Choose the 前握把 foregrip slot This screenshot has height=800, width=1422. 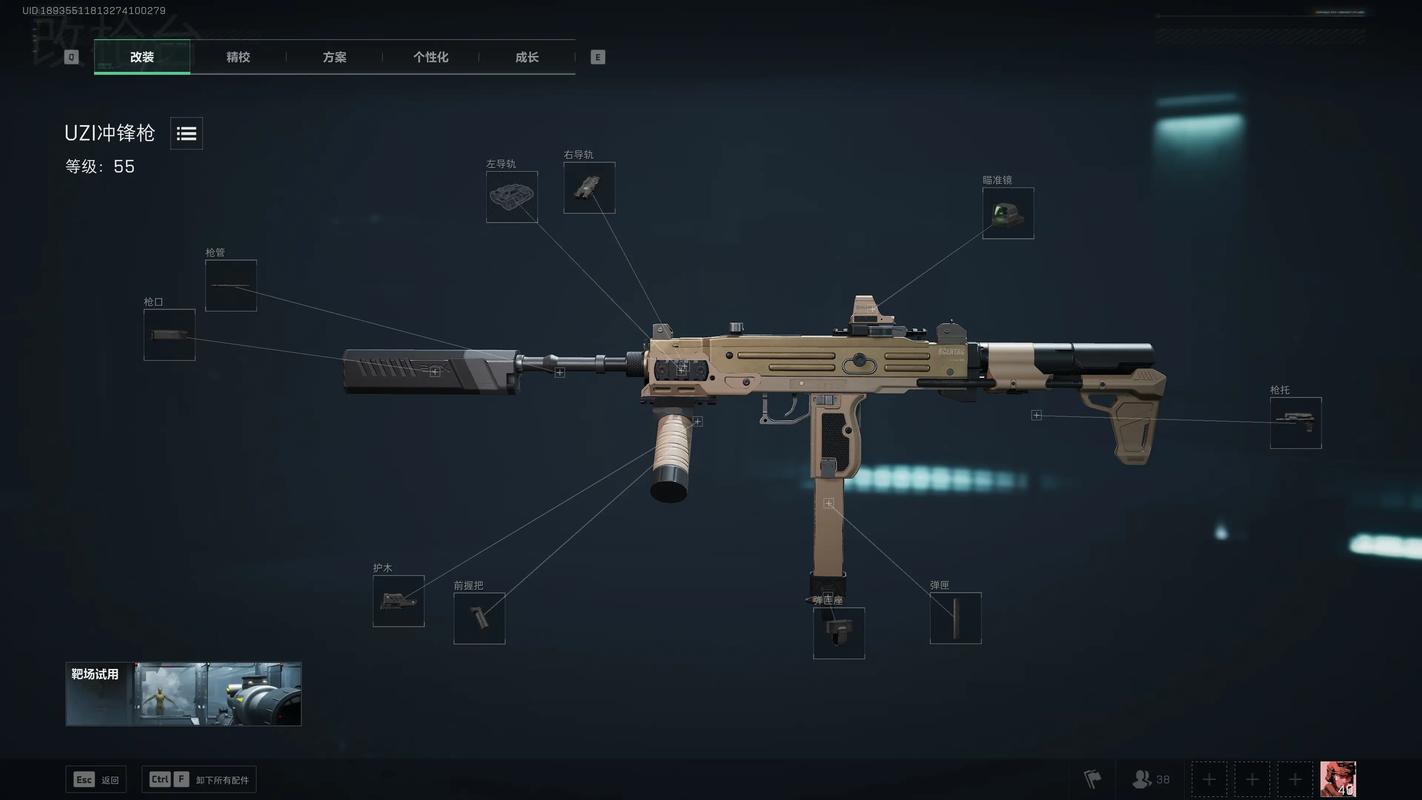[x=479, y=618]
